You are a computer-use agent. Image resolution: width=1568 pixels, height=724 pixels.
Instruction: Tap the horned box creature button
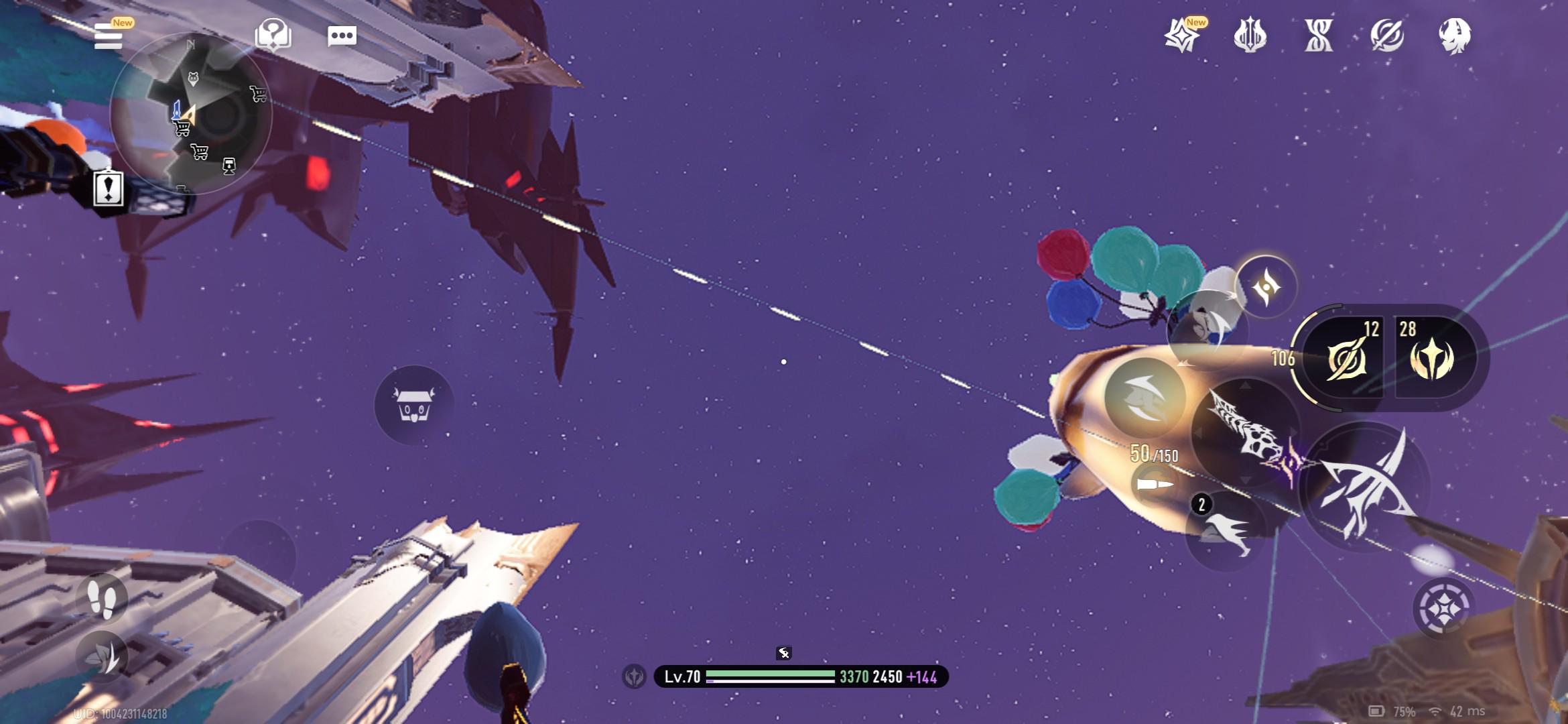(413, 404)
